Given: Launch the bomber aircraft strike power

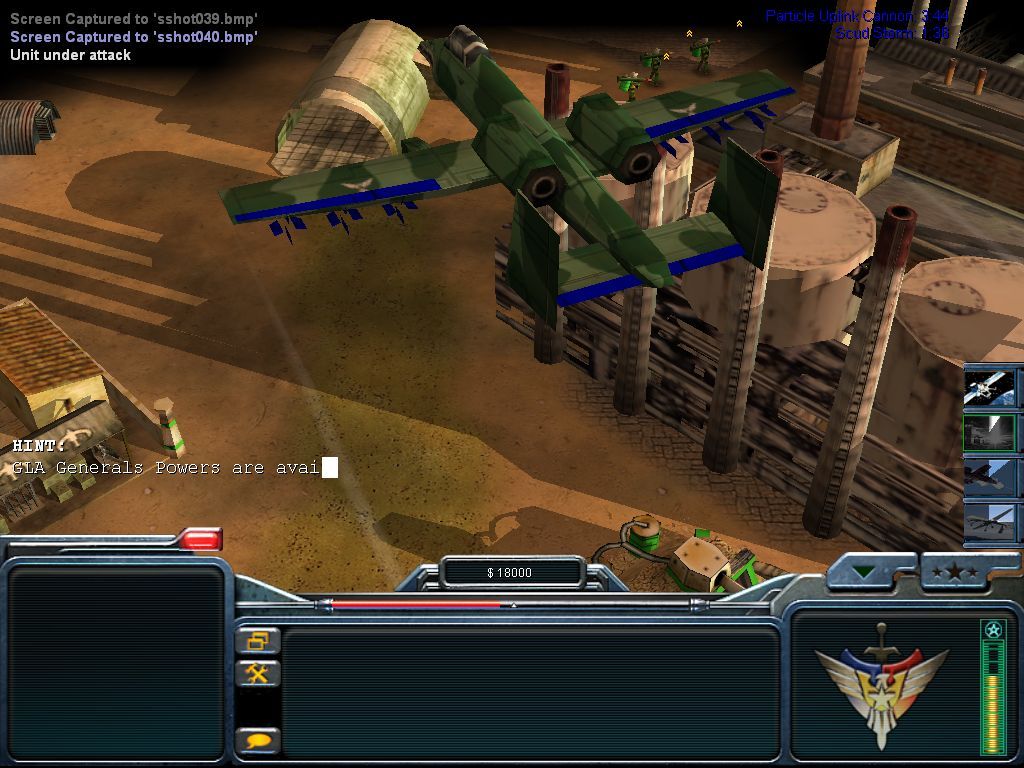Looking at the screenshot, I should coord(990,477).
